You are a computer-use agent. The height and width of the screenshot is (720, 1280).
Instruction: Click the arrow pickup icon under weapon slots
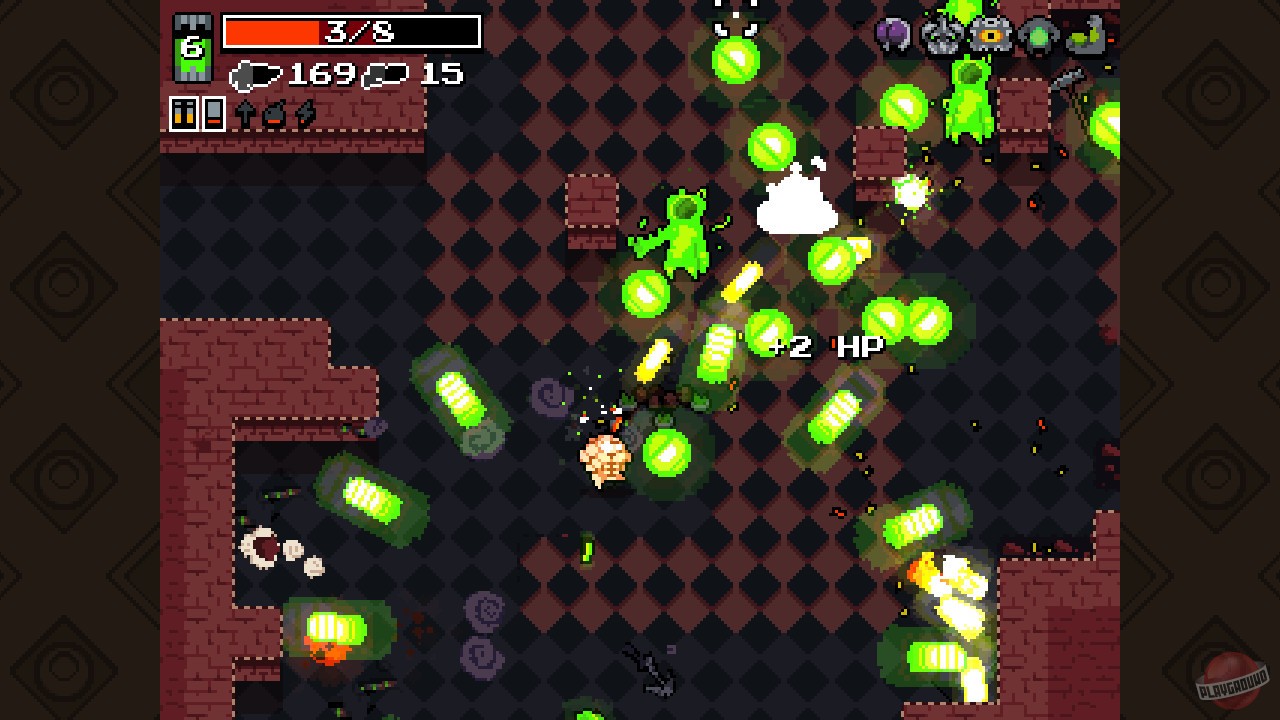(245, 113)
